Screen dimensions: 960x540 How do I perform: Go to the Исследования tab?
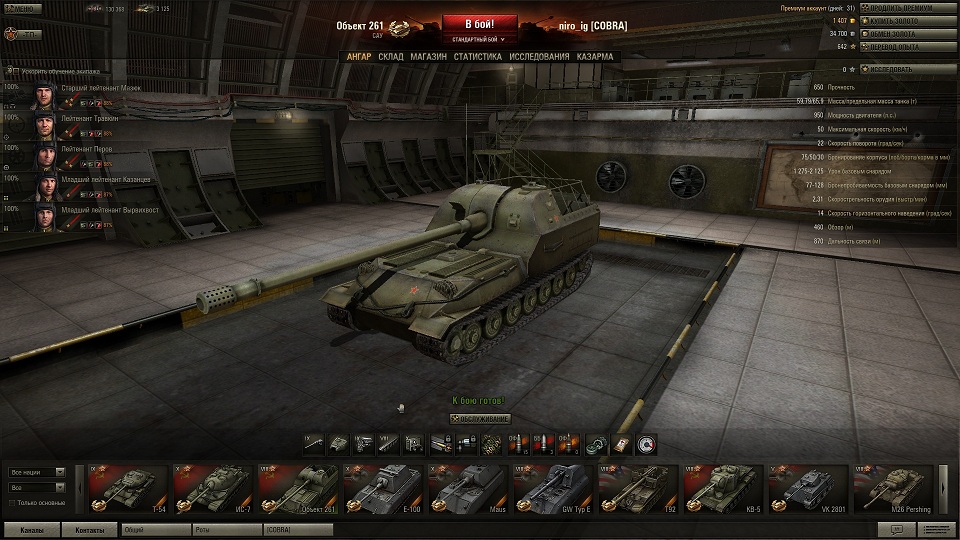[x=539, y=57]
